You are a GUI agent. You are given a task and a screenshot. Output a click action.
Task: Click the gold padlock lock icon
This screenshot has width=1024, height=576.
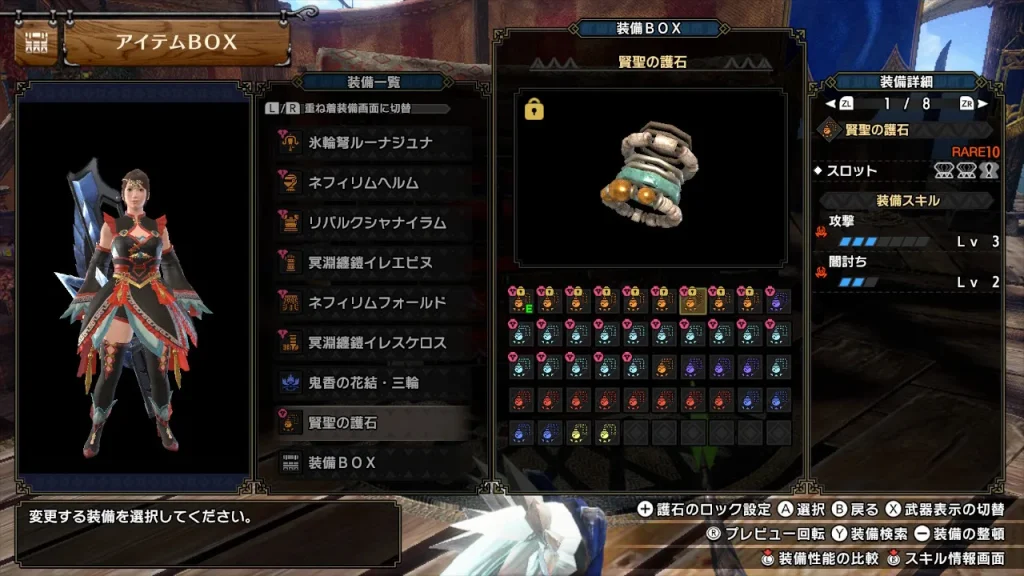coord(534,109)
